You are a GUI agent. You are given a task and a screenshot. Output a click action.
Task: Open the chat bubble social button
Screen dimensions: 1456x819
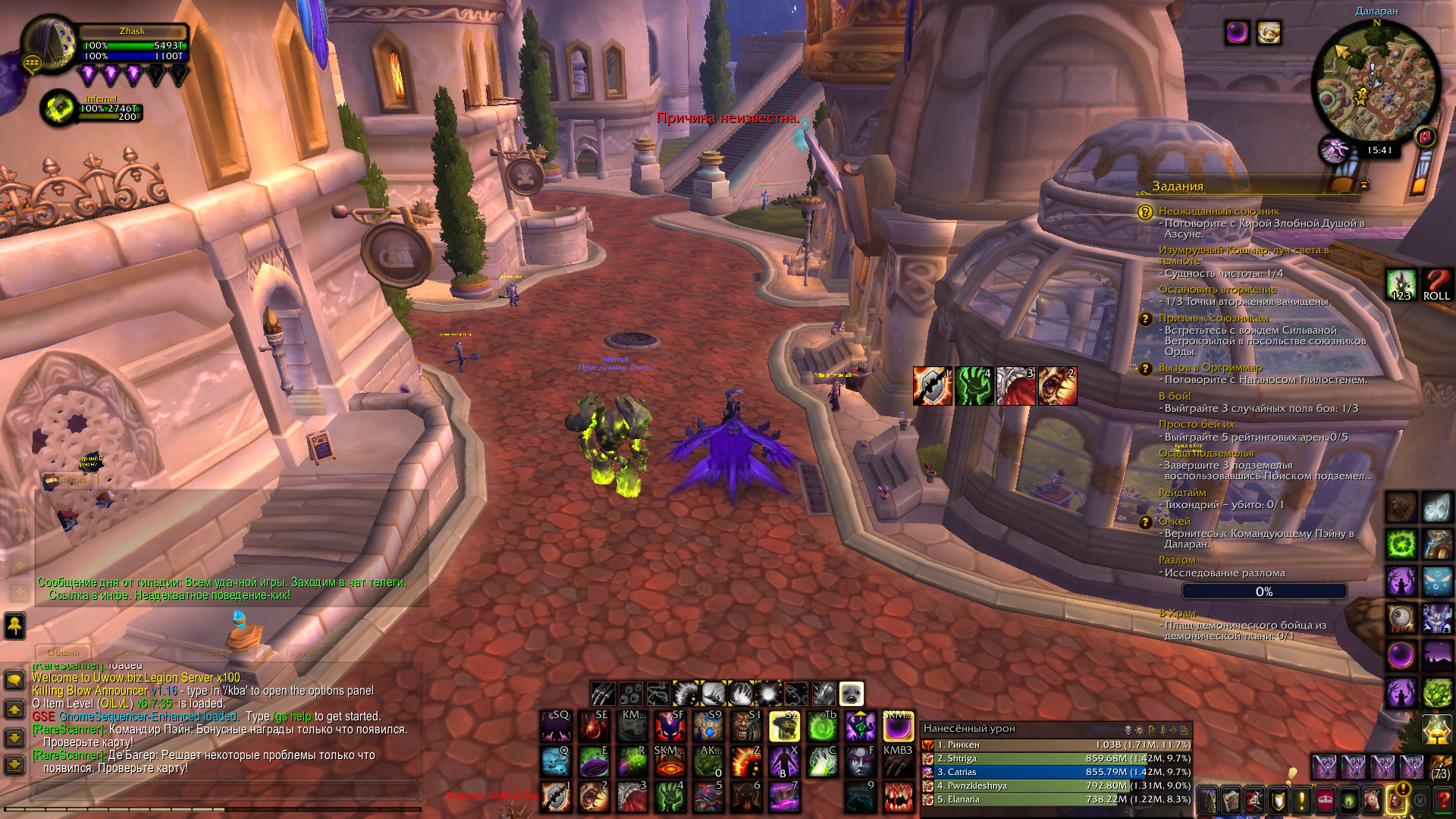click(x=14, y=679)
